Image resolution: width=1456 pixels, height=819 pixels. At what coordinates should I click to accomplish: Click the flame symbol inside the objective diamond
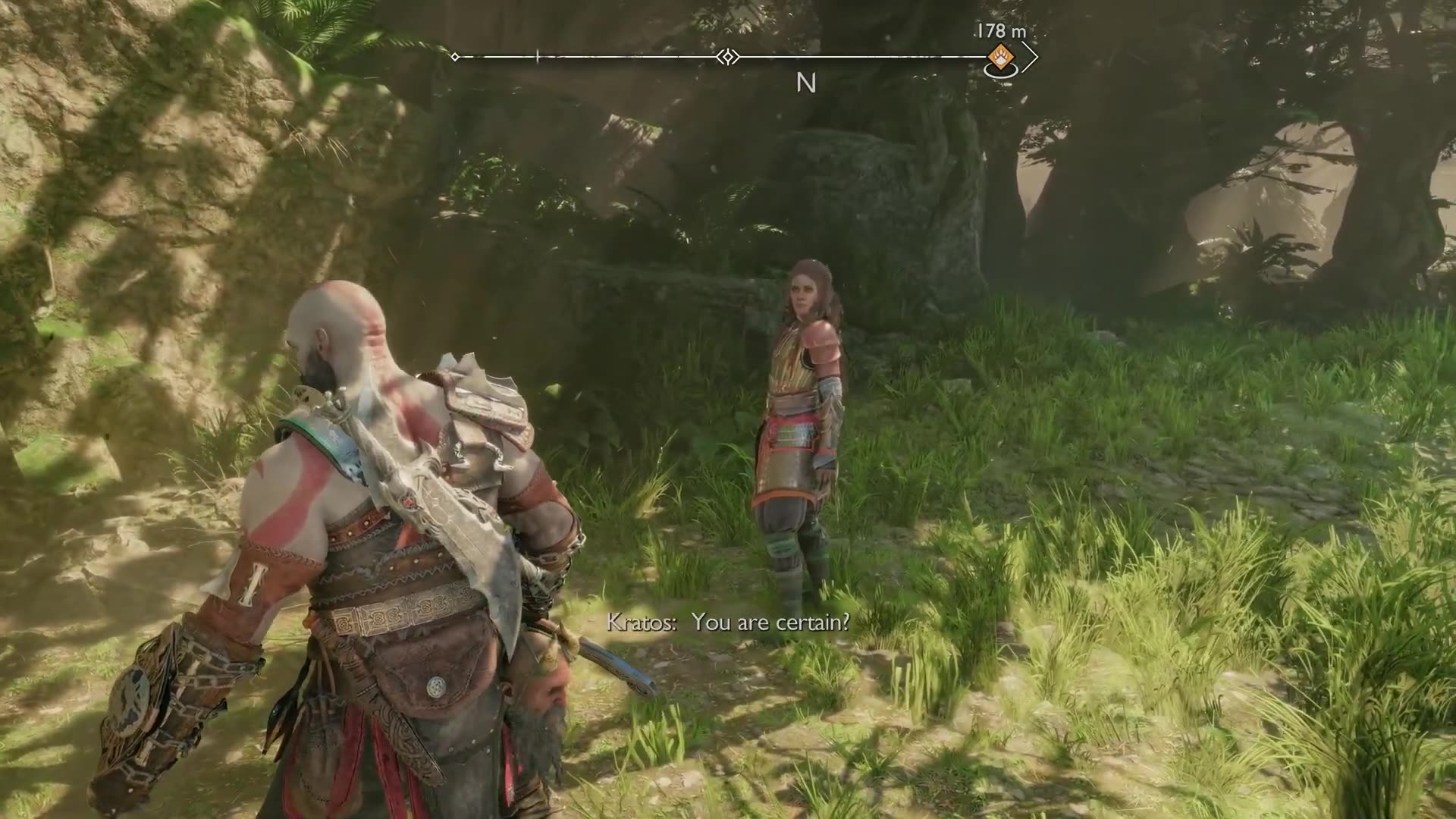(1002, 56)
